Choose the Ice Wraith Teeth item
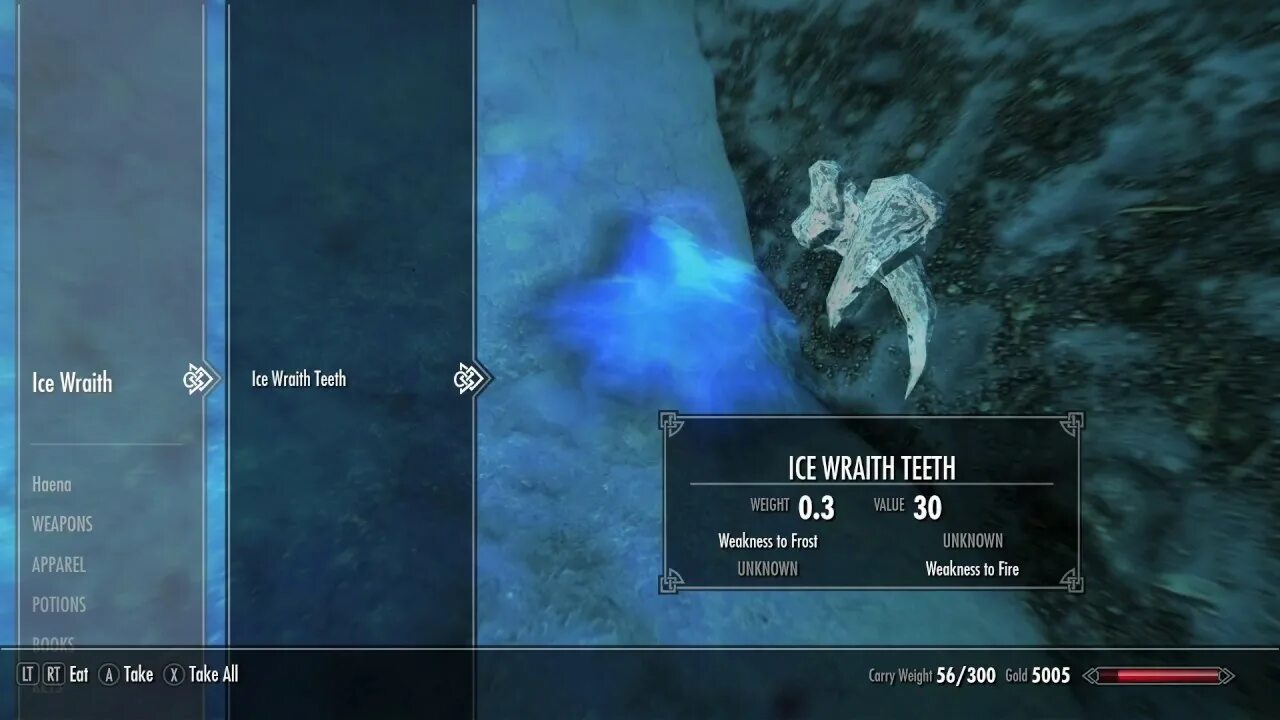 coord(298,379)
